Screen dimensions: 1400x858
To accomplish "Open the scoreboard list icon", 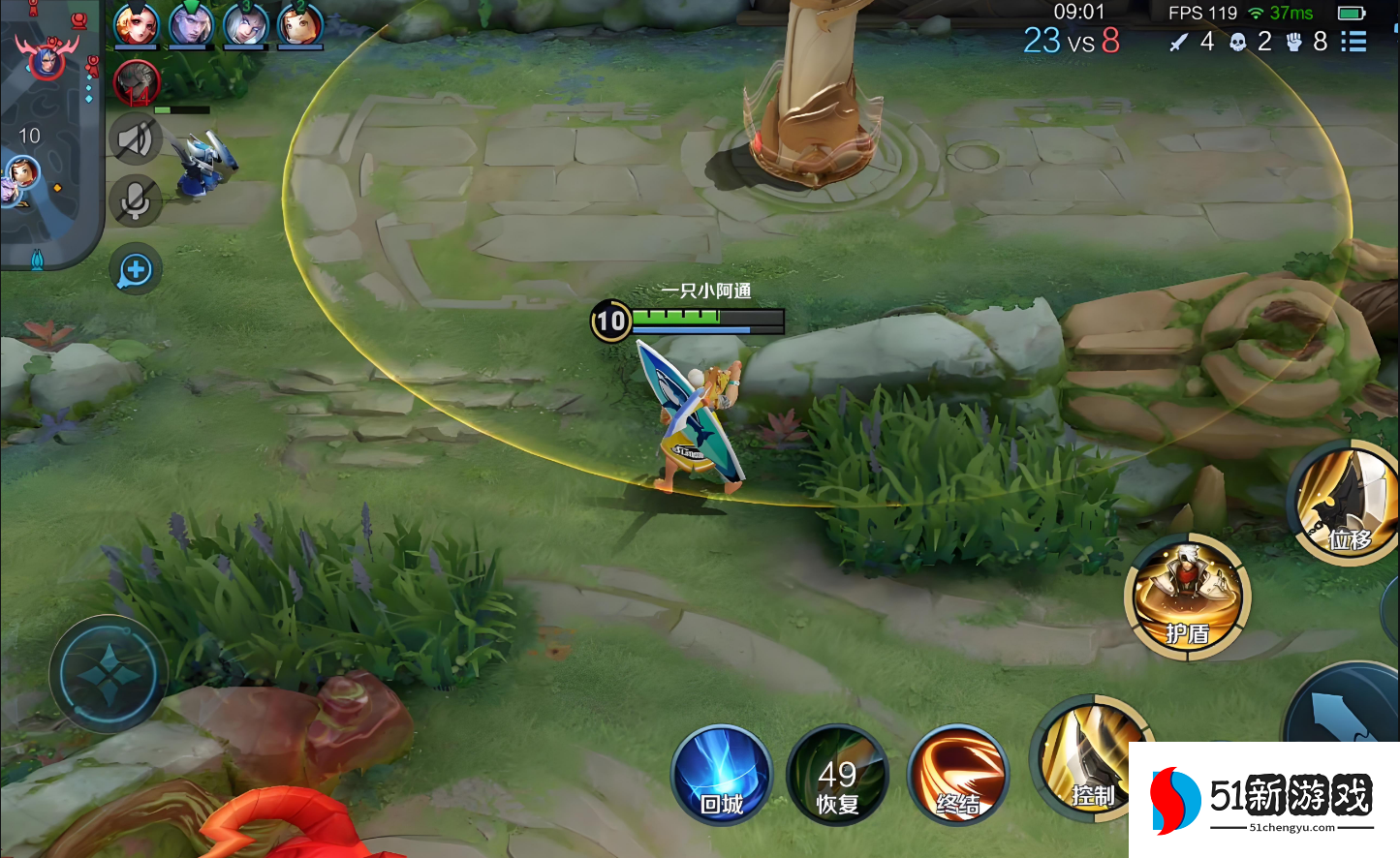I will click(1353, 42).
